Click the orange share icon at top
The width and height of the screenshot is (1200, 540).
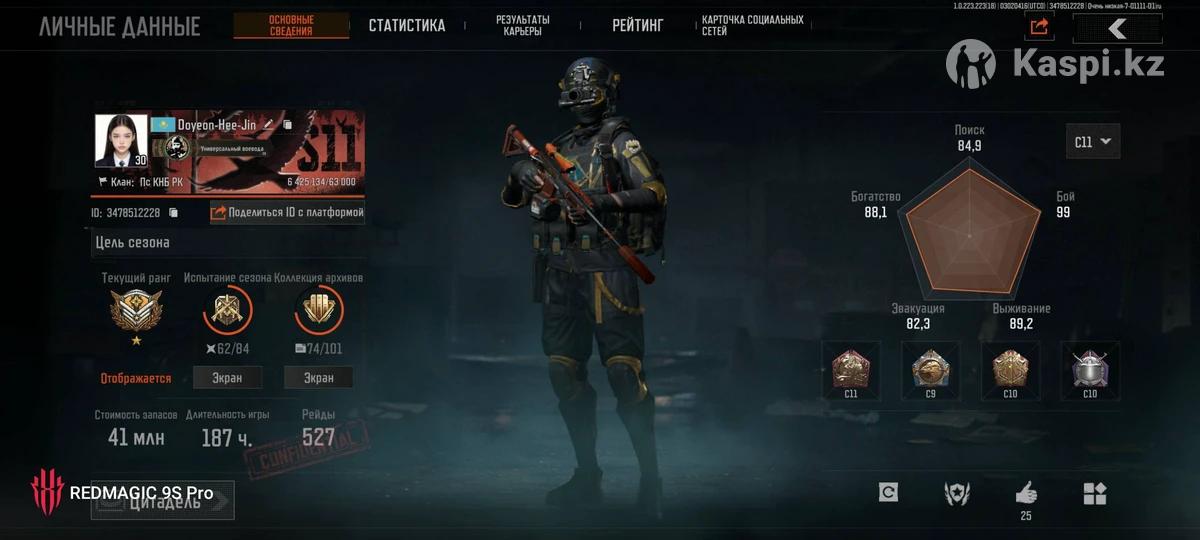pos(1039,27)
